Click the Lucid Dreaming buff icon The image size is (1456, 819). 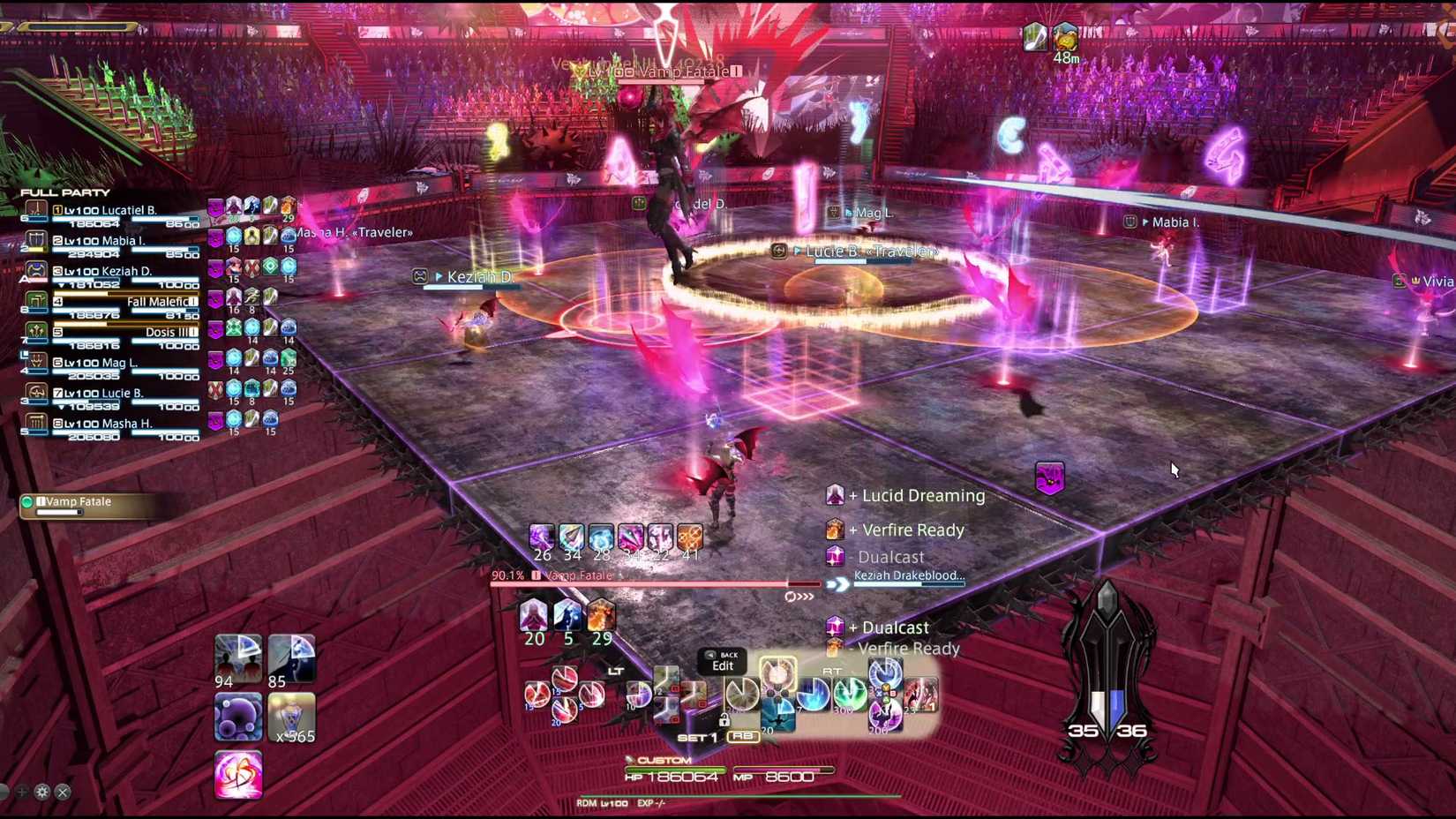836,495
